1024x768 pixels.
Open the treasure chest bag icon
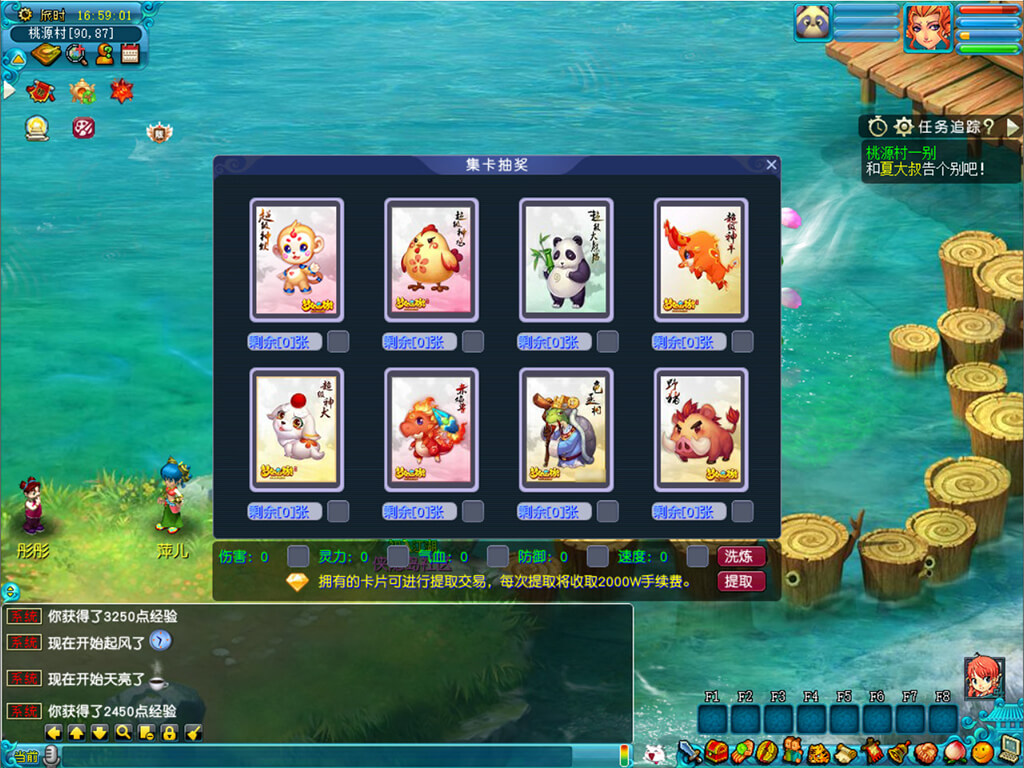[715, 749]
